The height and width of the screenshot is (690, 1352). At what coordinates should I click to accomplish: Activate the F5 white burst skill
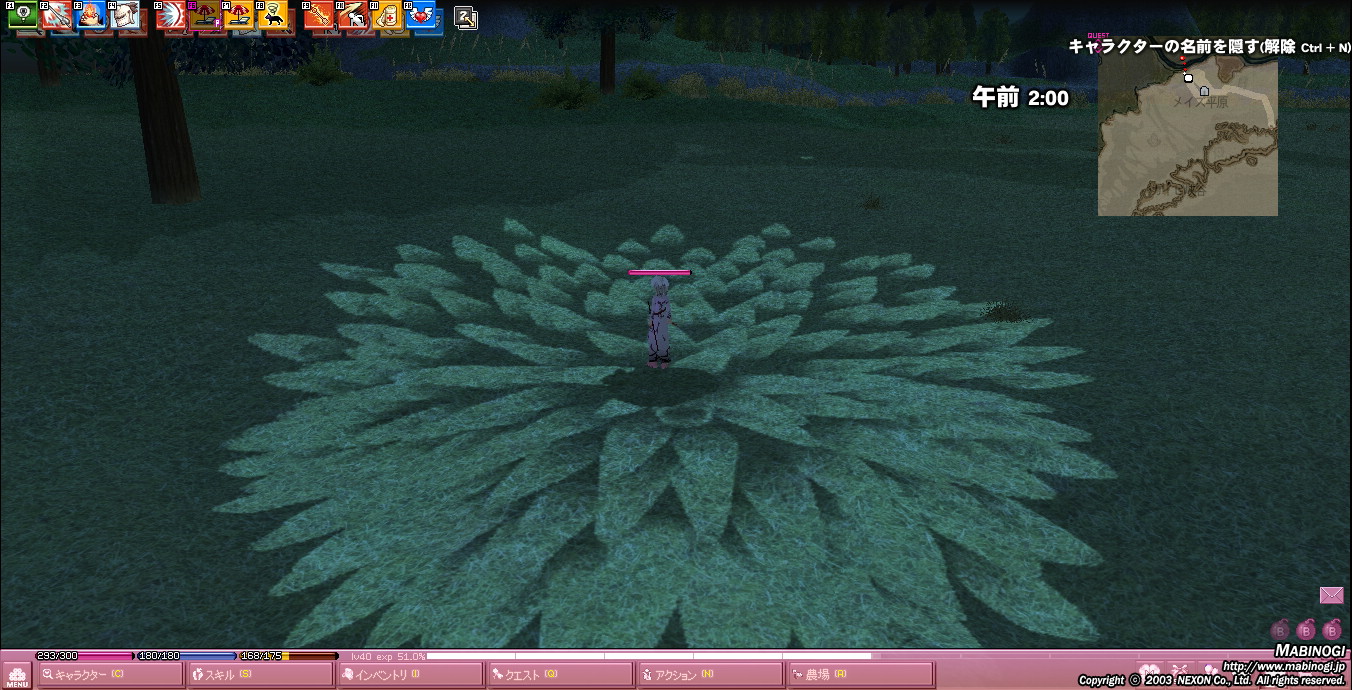171,15
